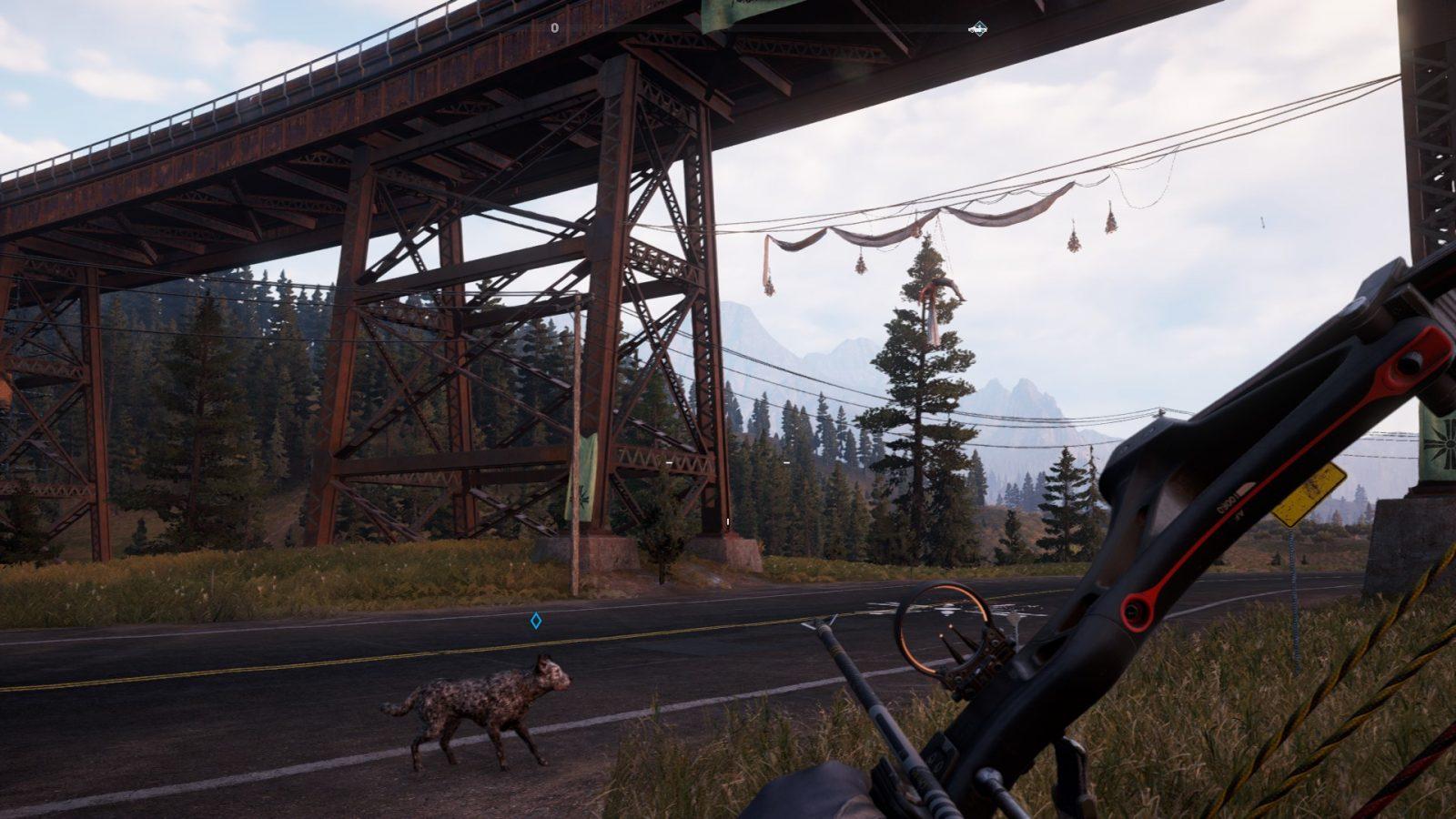Select the blue diamond companion marker
1456x819 pixels.
536,621
